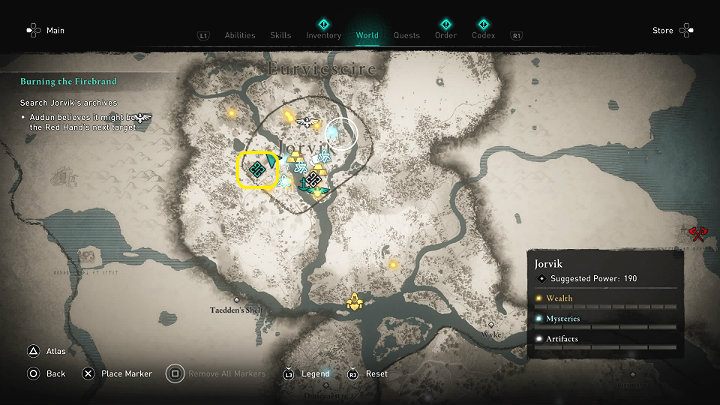The width and height of the screenshot is (720, 405).
Task: Open the Store
Action: click(x=663, y=31)
